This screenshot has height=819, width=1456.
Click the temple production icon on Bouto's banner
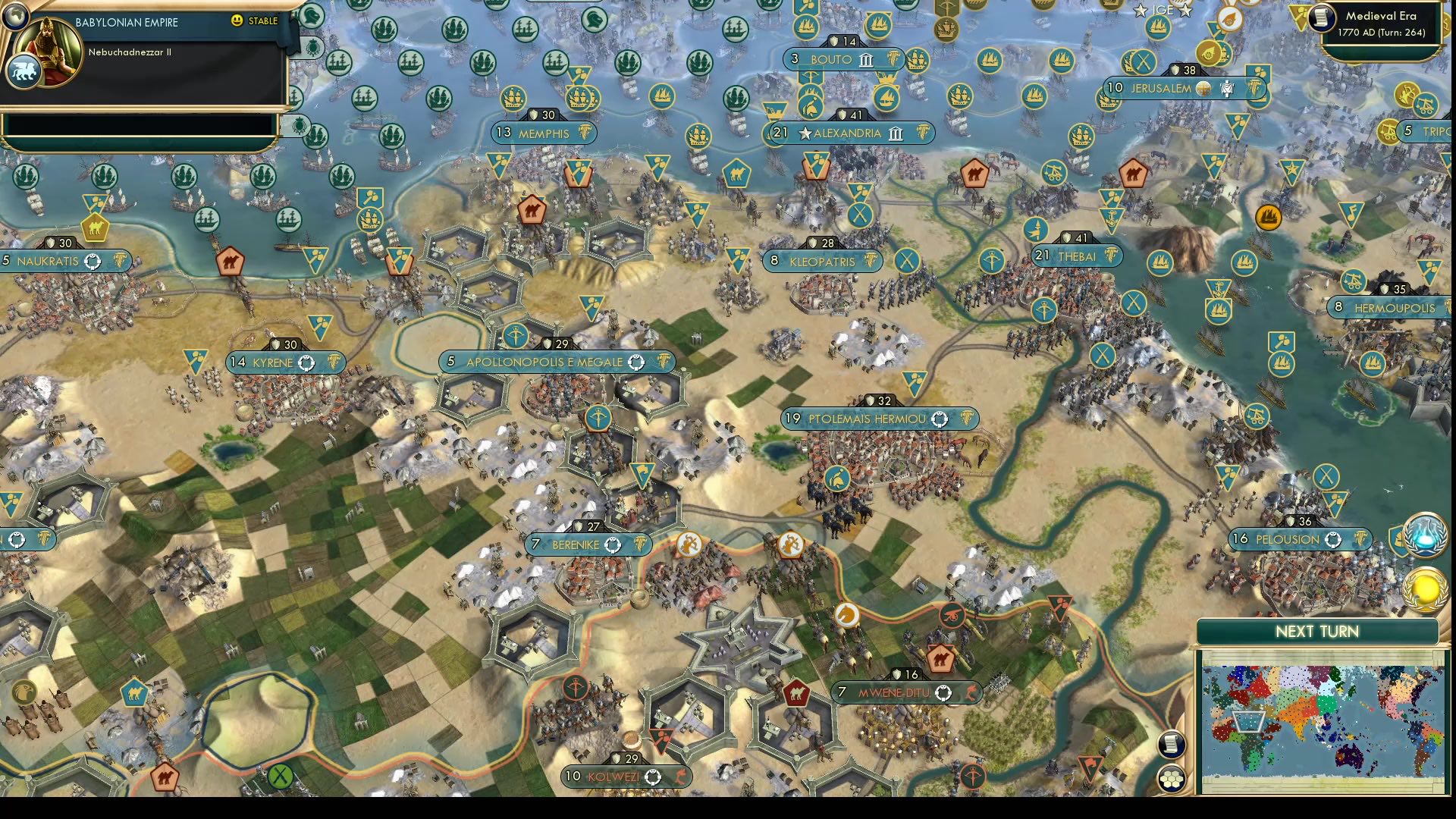[865, 60]
